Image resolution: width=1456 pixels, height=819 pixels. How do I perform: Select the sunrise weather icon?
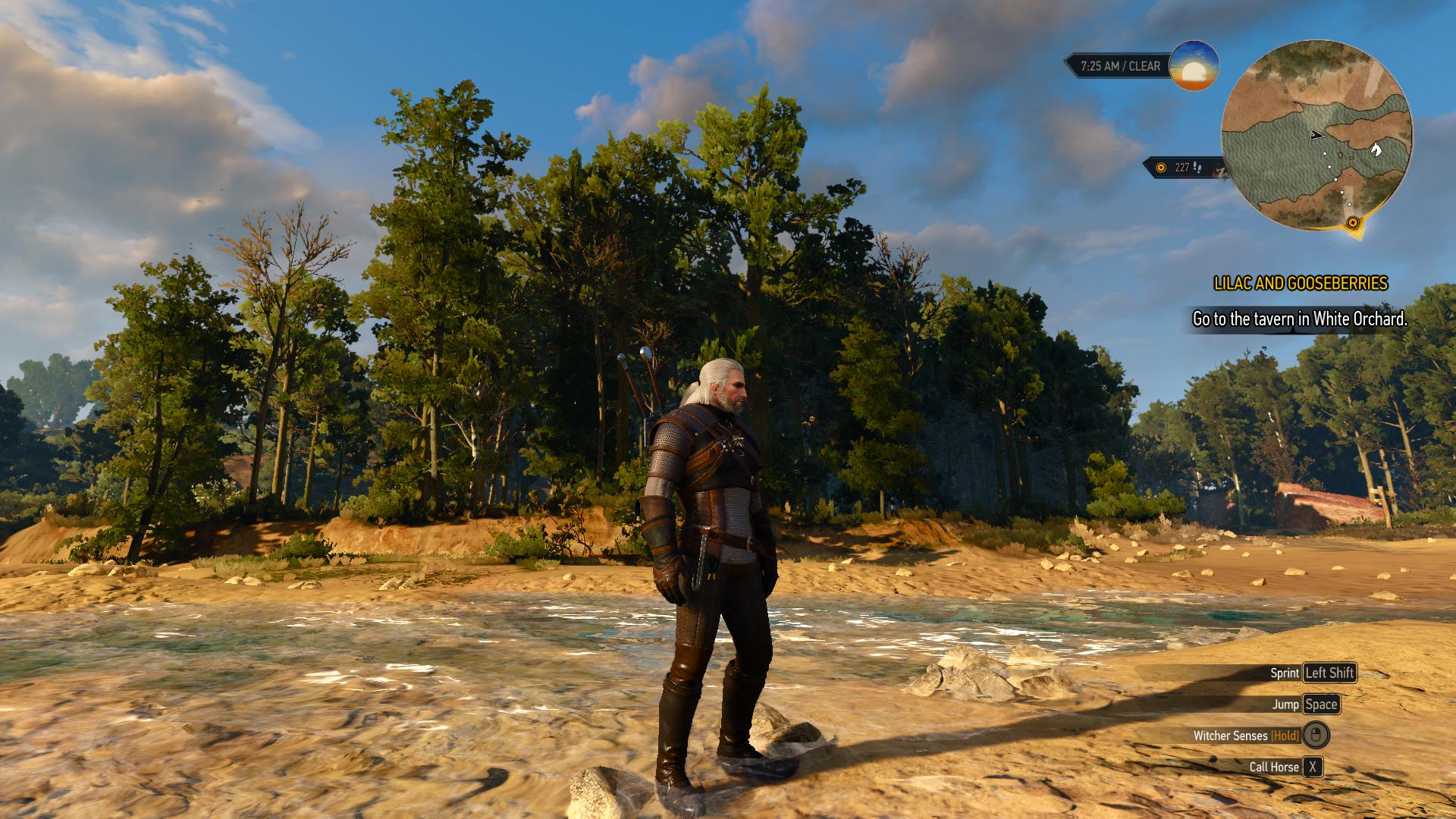point(1194,66)
